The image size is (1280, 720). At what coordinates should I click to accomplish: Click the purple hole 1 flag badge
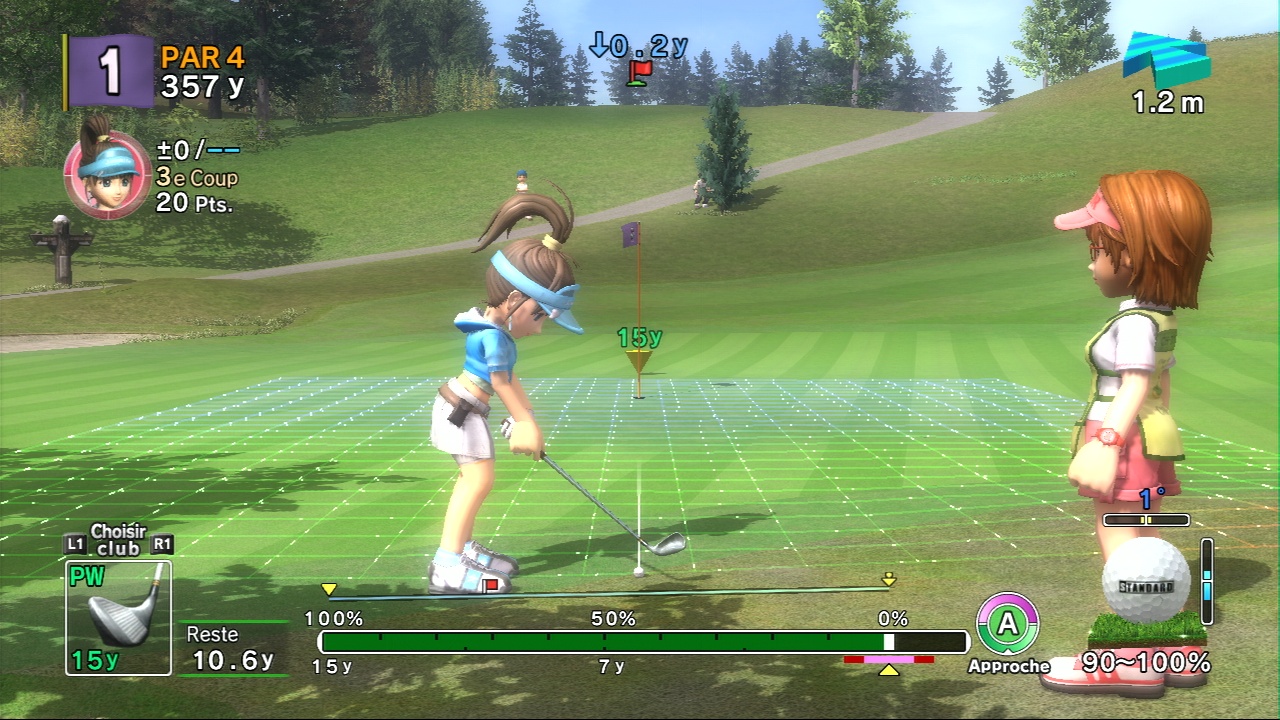[x=111, y=72]
